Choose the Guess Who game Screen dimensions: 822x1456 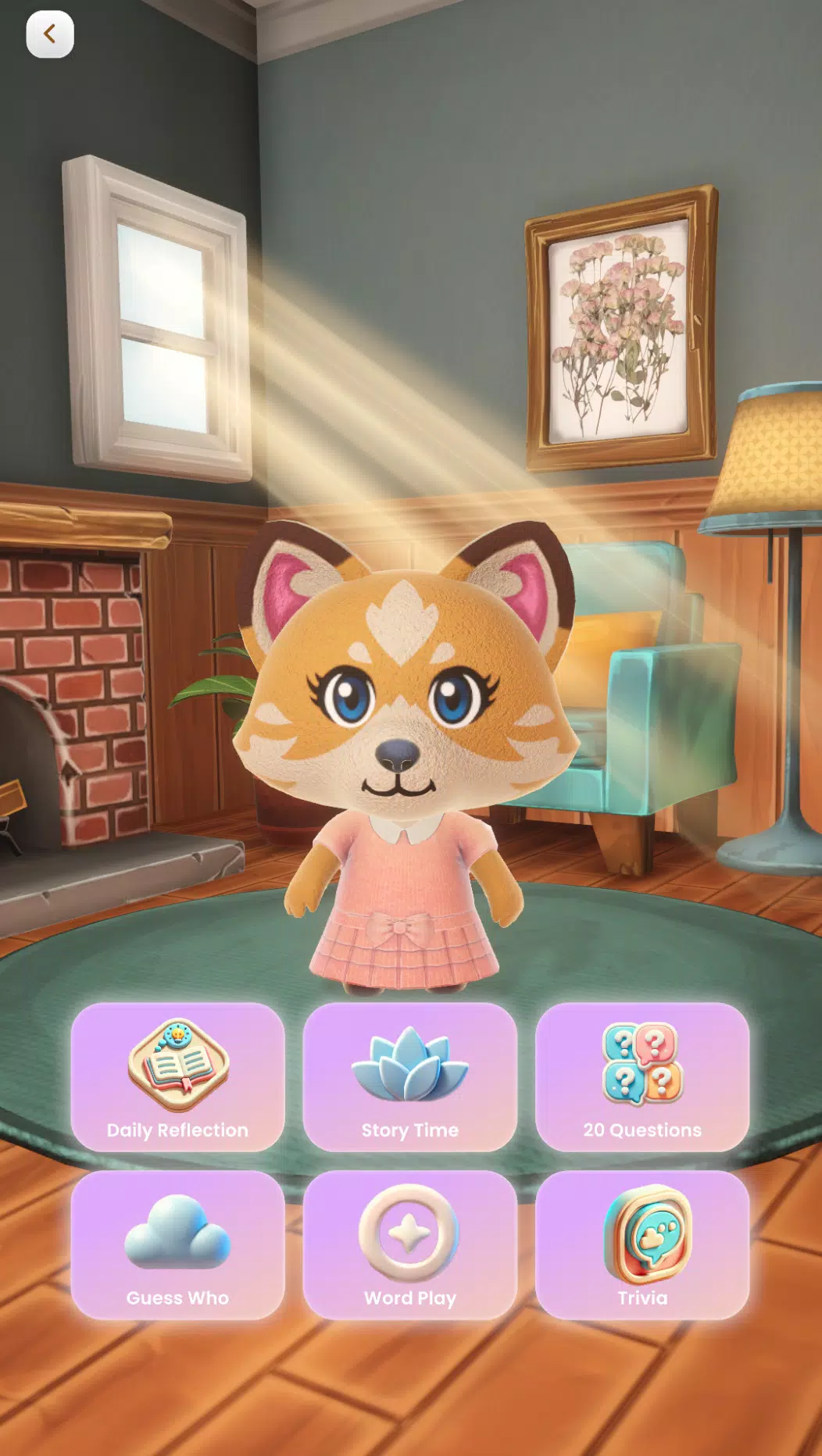177,1244
